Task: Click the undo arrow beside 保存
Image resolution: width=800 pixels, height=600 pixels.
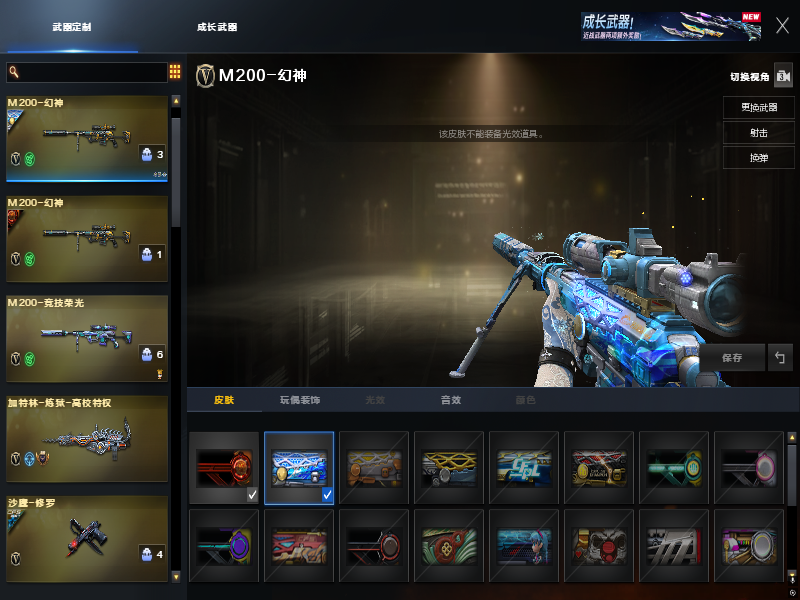Action: [x=780, y=357]
